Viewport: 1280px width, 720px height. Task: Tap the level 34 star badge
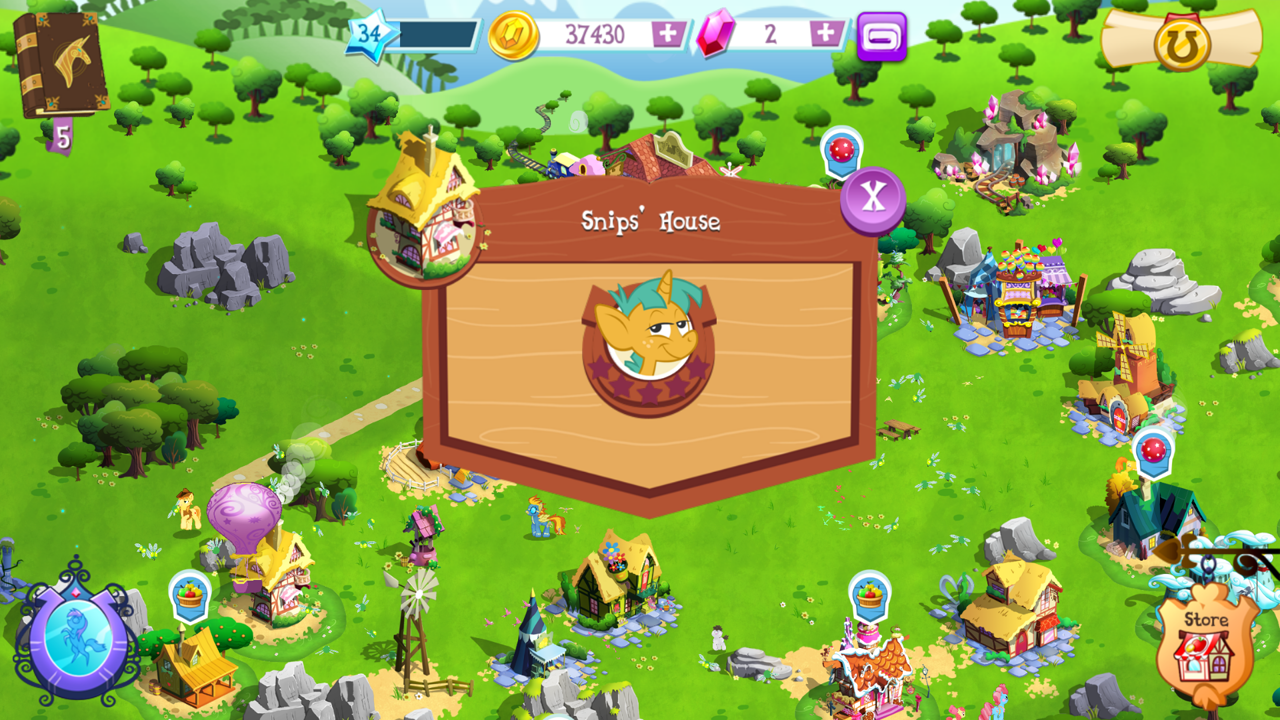(x=367, y=33)
